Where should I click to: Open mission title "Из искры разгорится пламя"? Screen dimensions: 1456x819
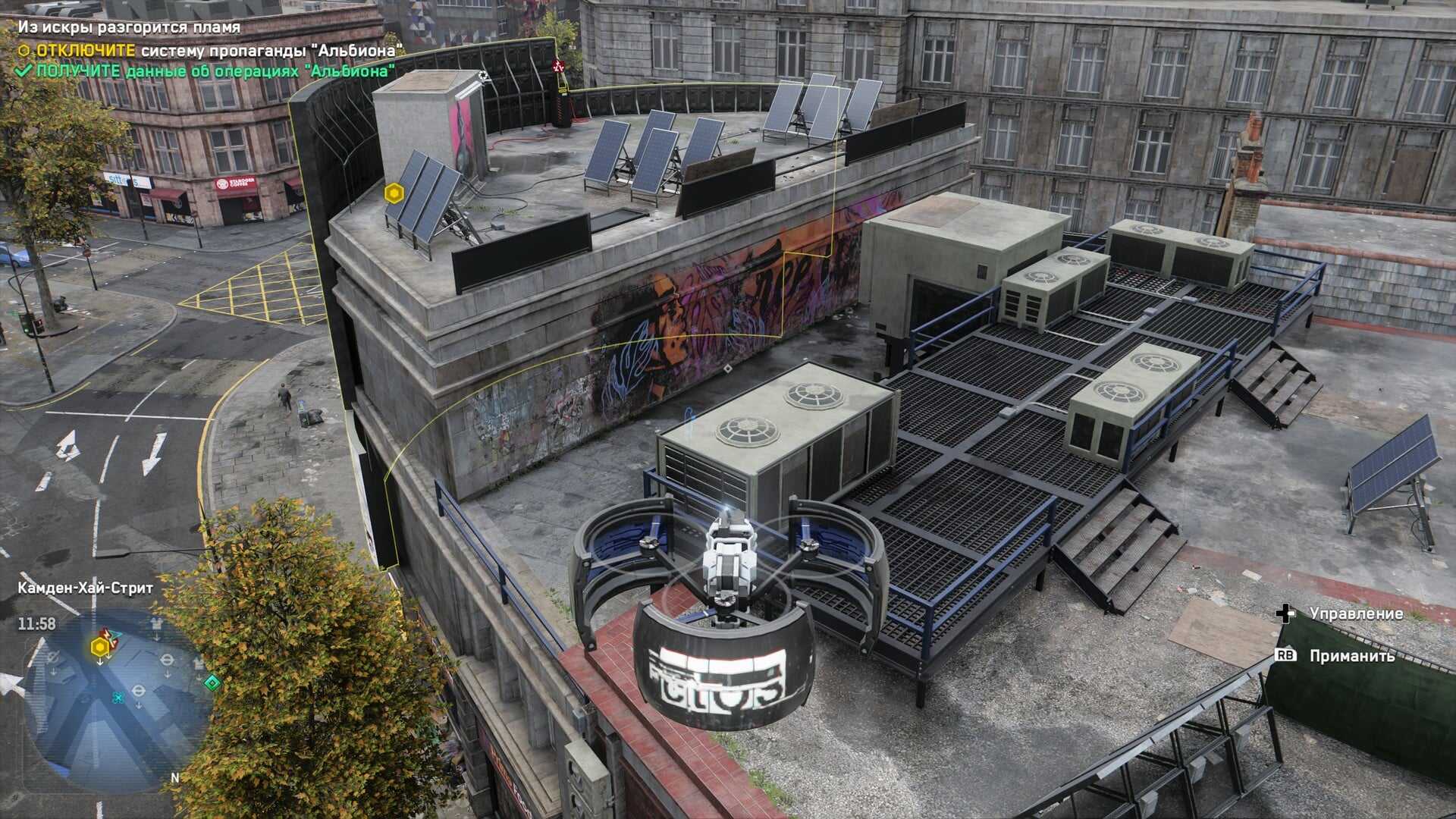coord(129,27)
